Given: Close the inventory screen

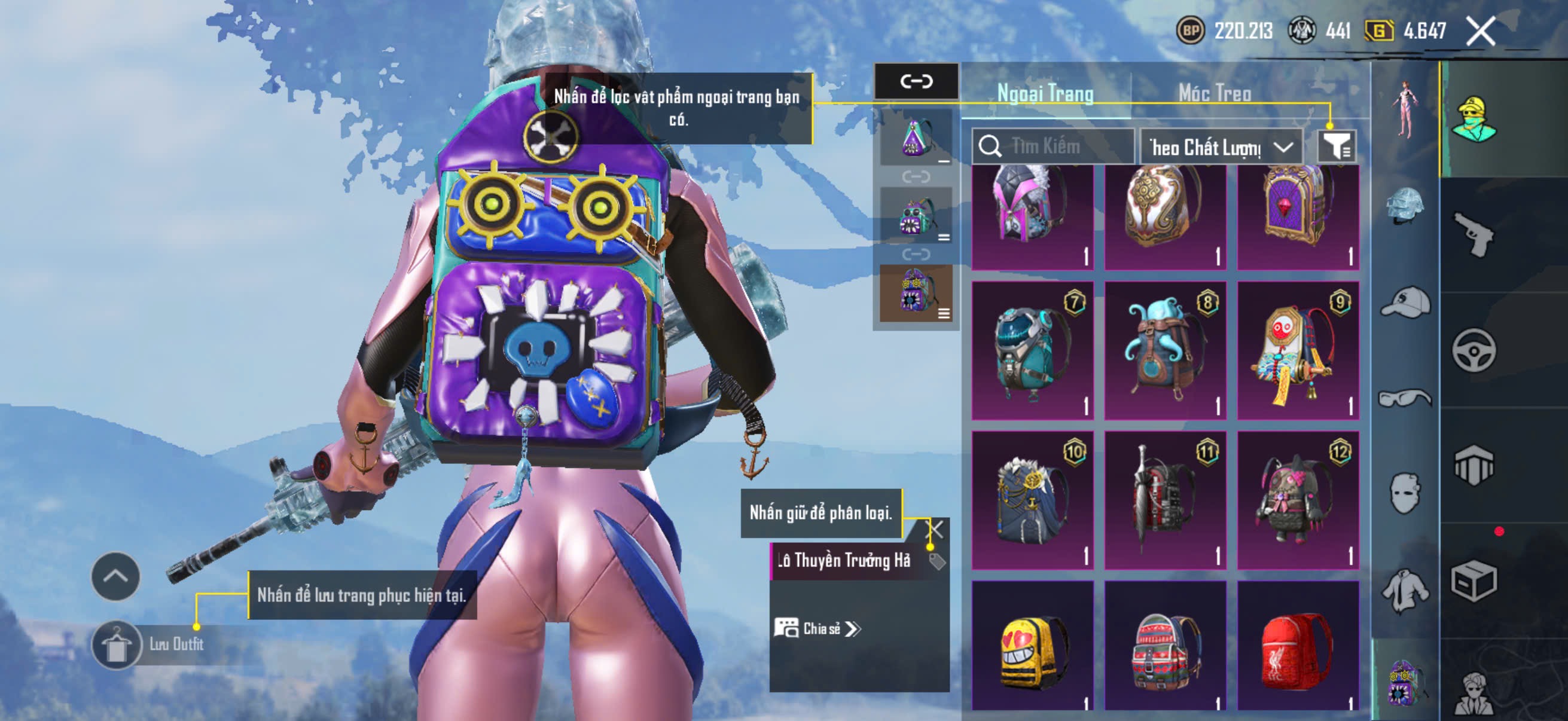Looking at the screenshot, I should tap(1480, 30).
